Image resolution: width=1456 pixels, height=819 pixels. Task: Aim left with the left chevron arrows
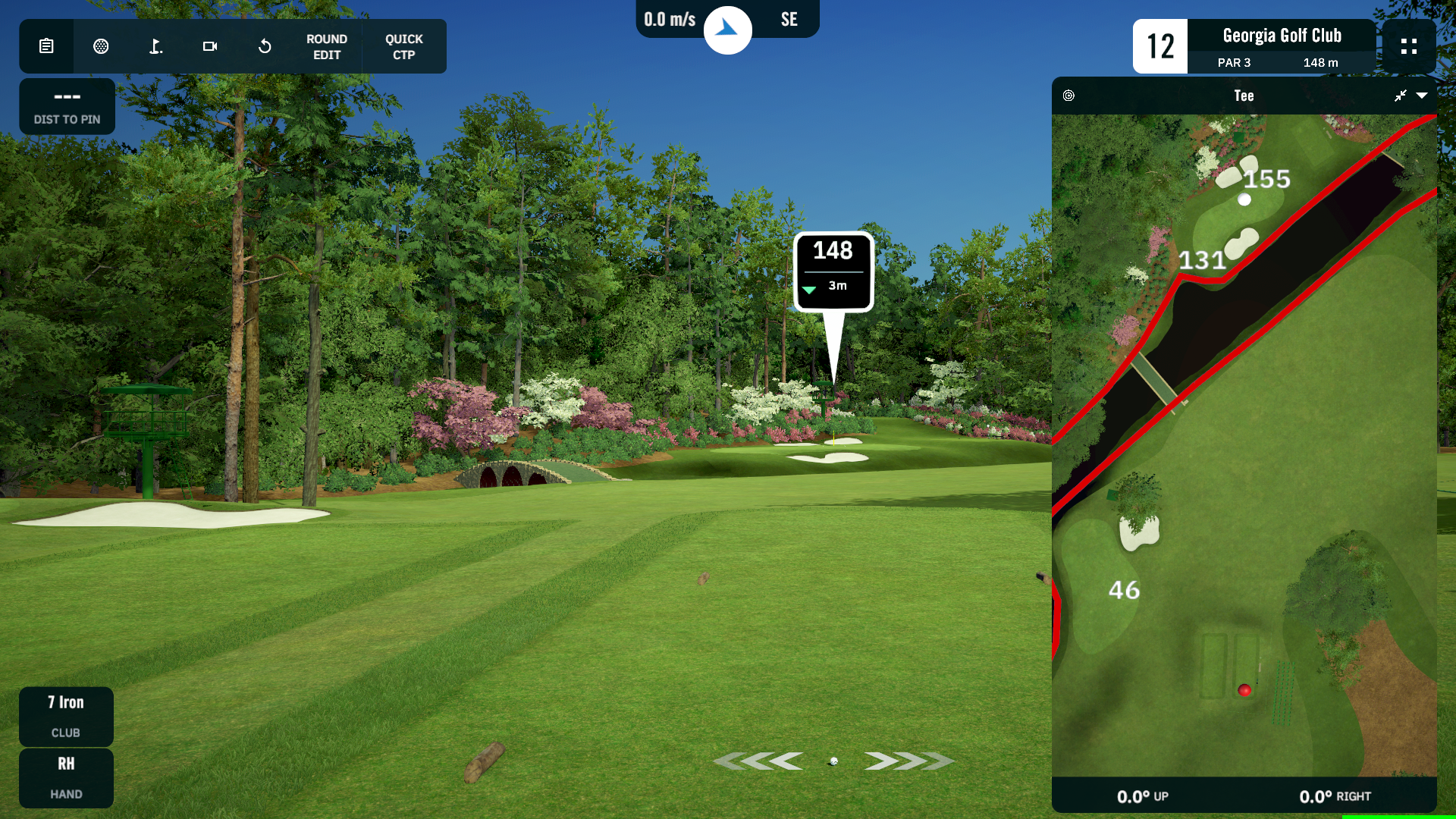759,761
